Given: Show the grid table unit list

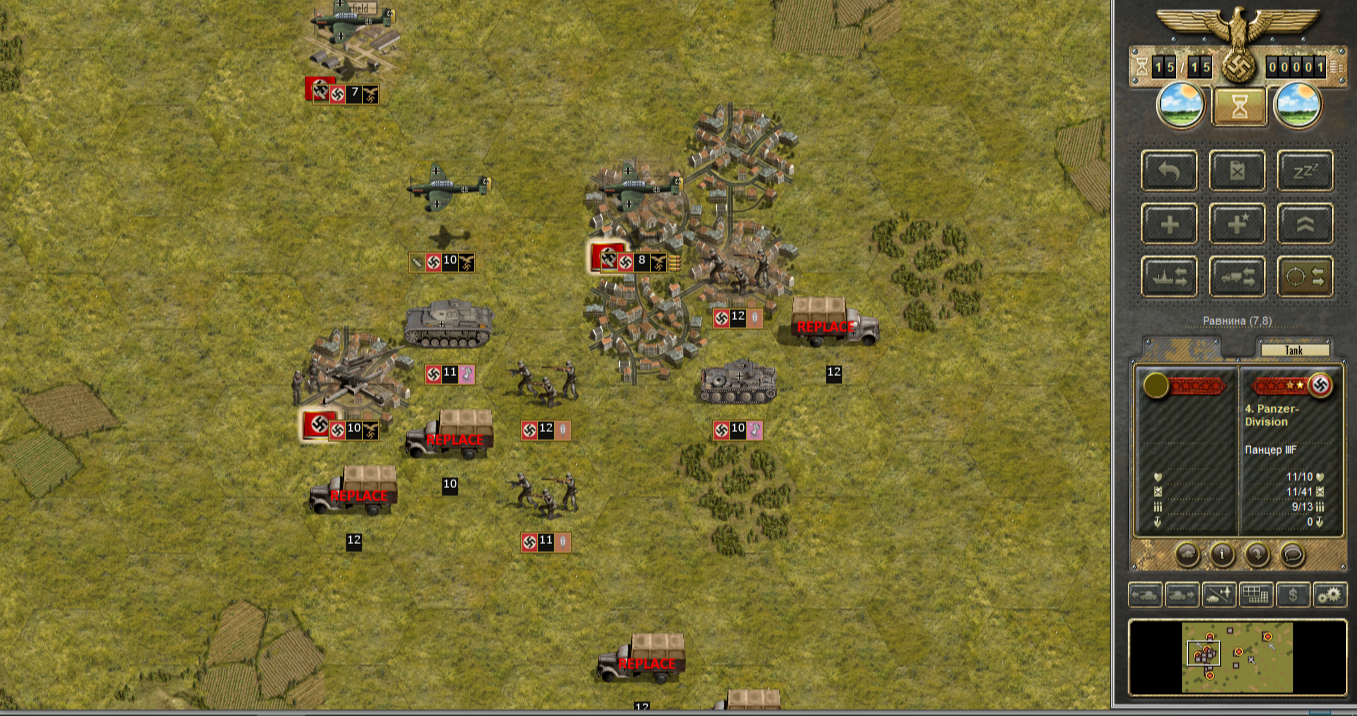Looking at the screenshot, I should pos(1256,595).
